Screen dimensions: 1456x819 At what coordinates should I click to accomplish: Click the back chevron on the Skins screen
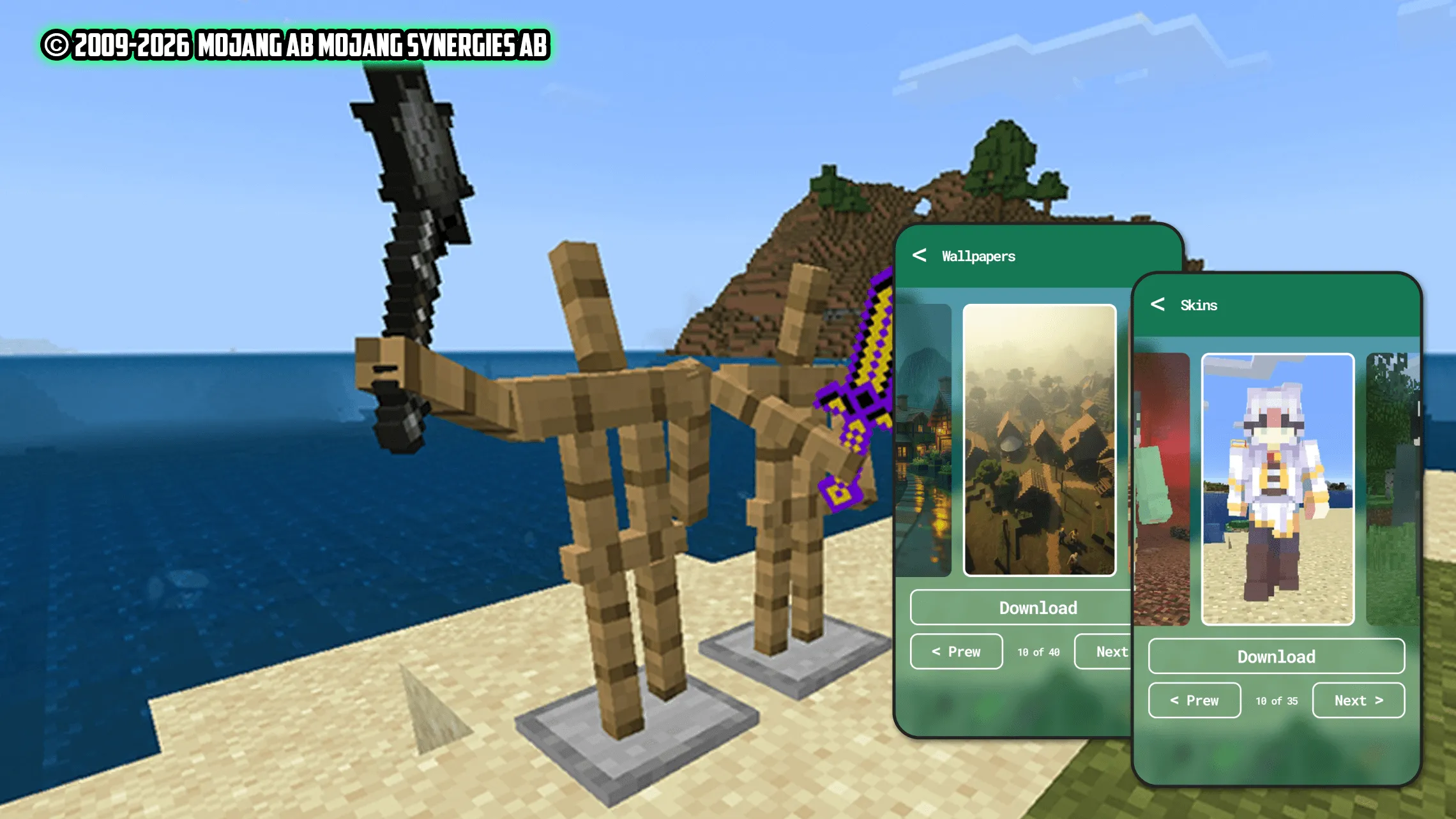pos(1157,305)
